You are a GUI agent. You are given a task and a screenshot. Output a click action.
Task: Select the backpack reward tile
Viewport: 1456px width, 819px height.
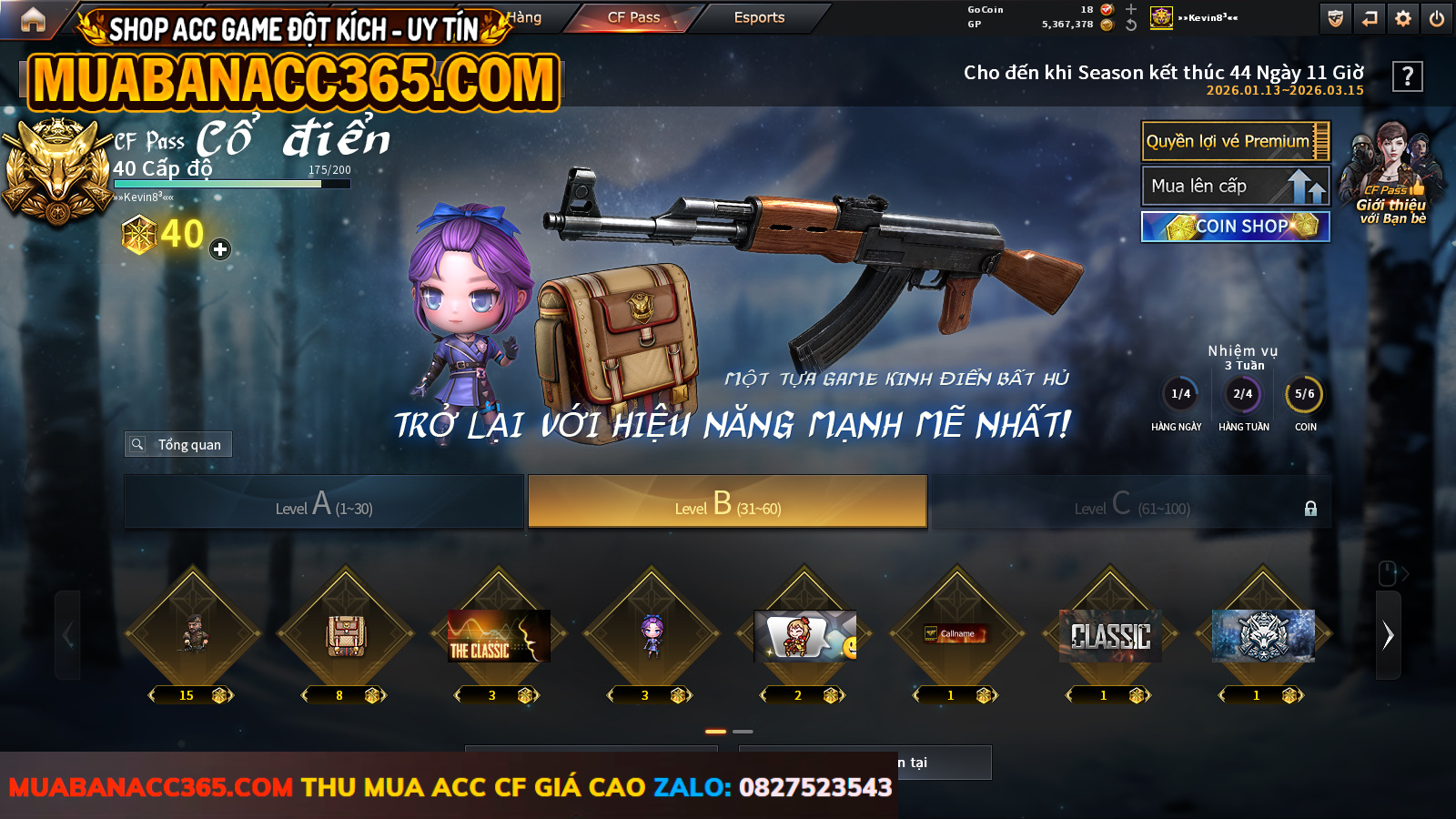[x=346, y=634]
